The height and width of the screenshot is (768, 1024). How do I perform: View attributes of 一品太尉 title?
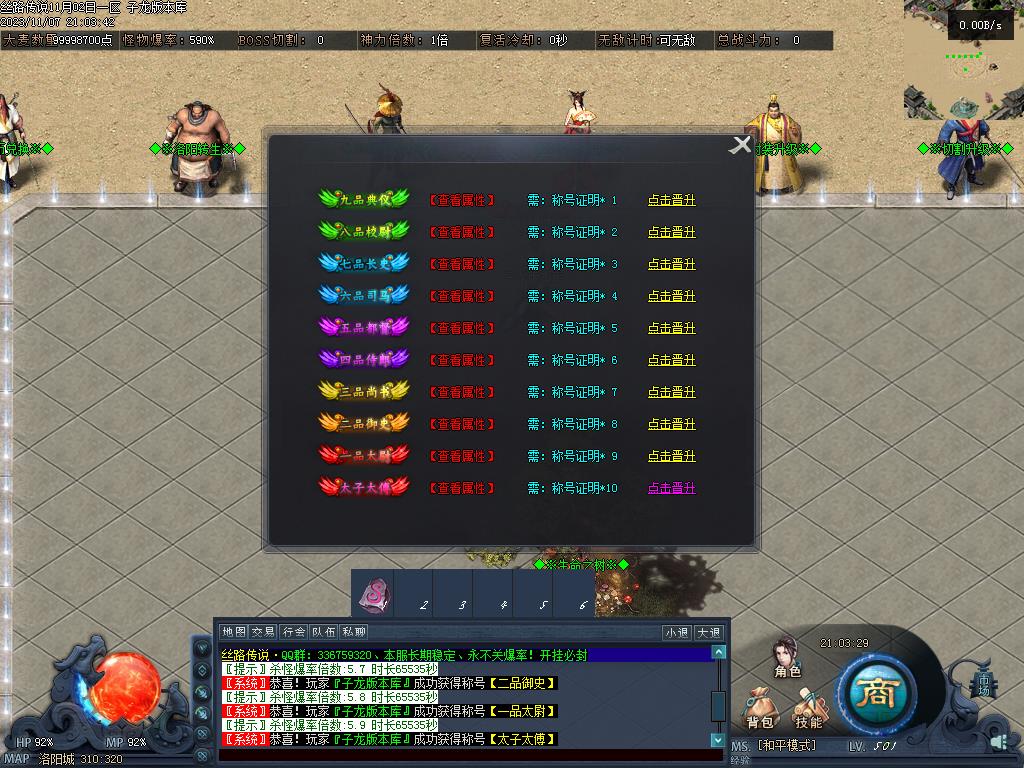(x=462, y=456)
